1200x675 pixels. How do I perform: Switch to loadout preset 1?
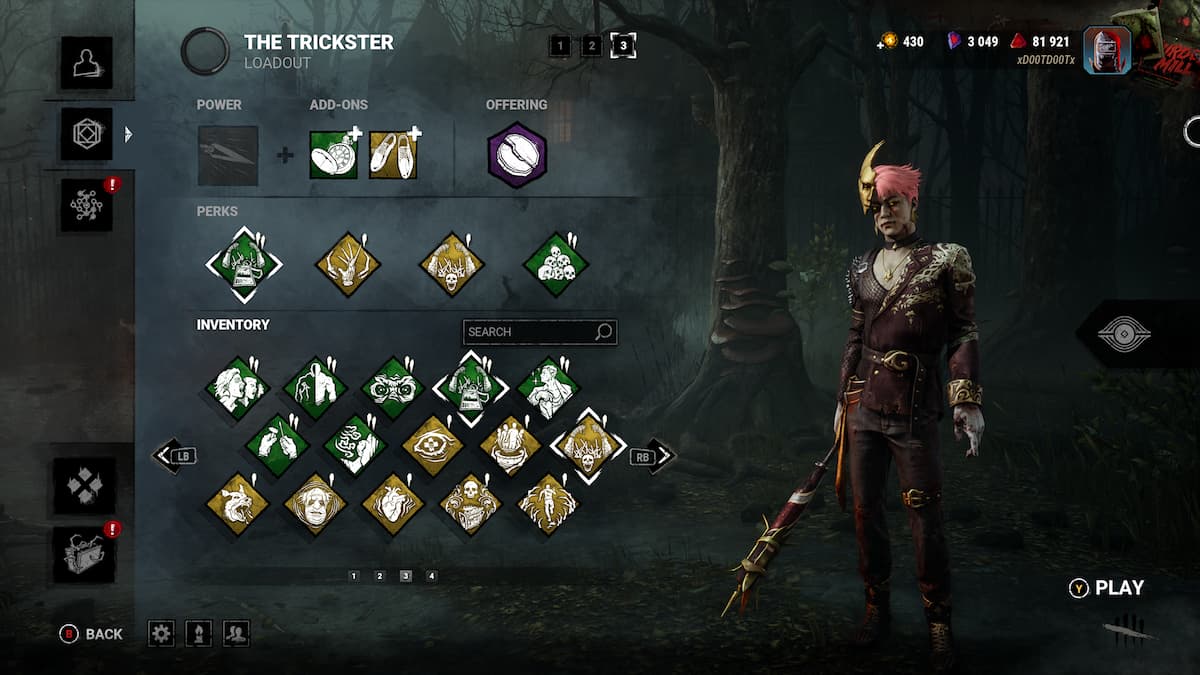560,45
